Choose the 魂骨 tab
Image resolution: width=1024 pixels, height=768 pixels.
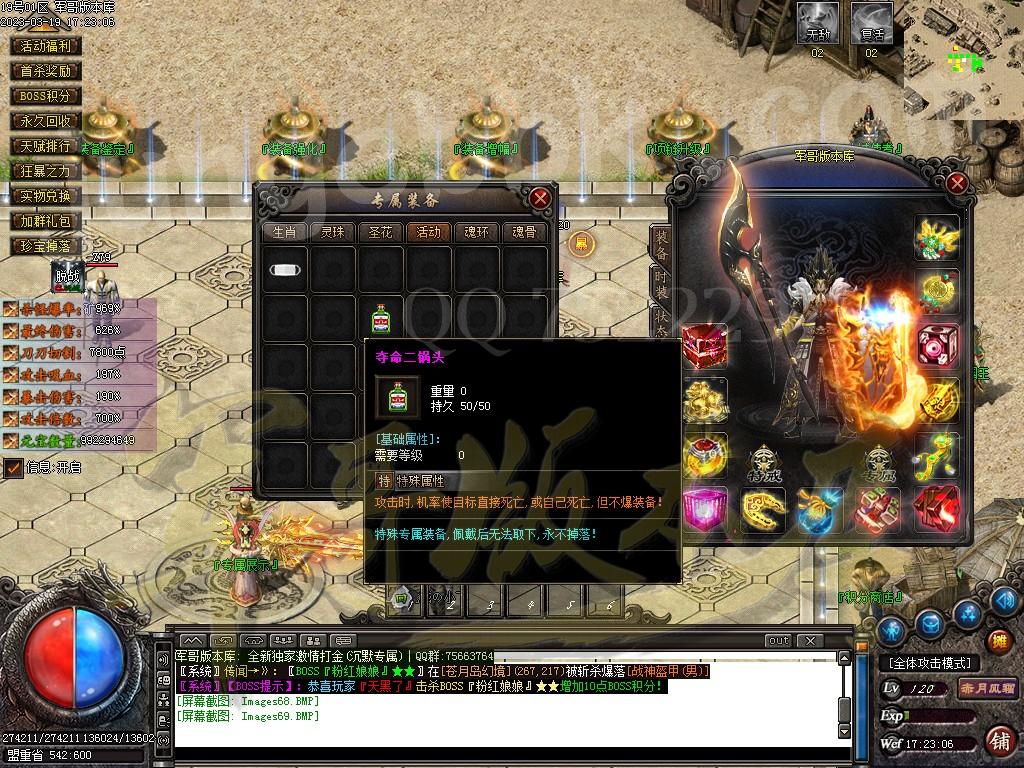(x=524, y=232)
